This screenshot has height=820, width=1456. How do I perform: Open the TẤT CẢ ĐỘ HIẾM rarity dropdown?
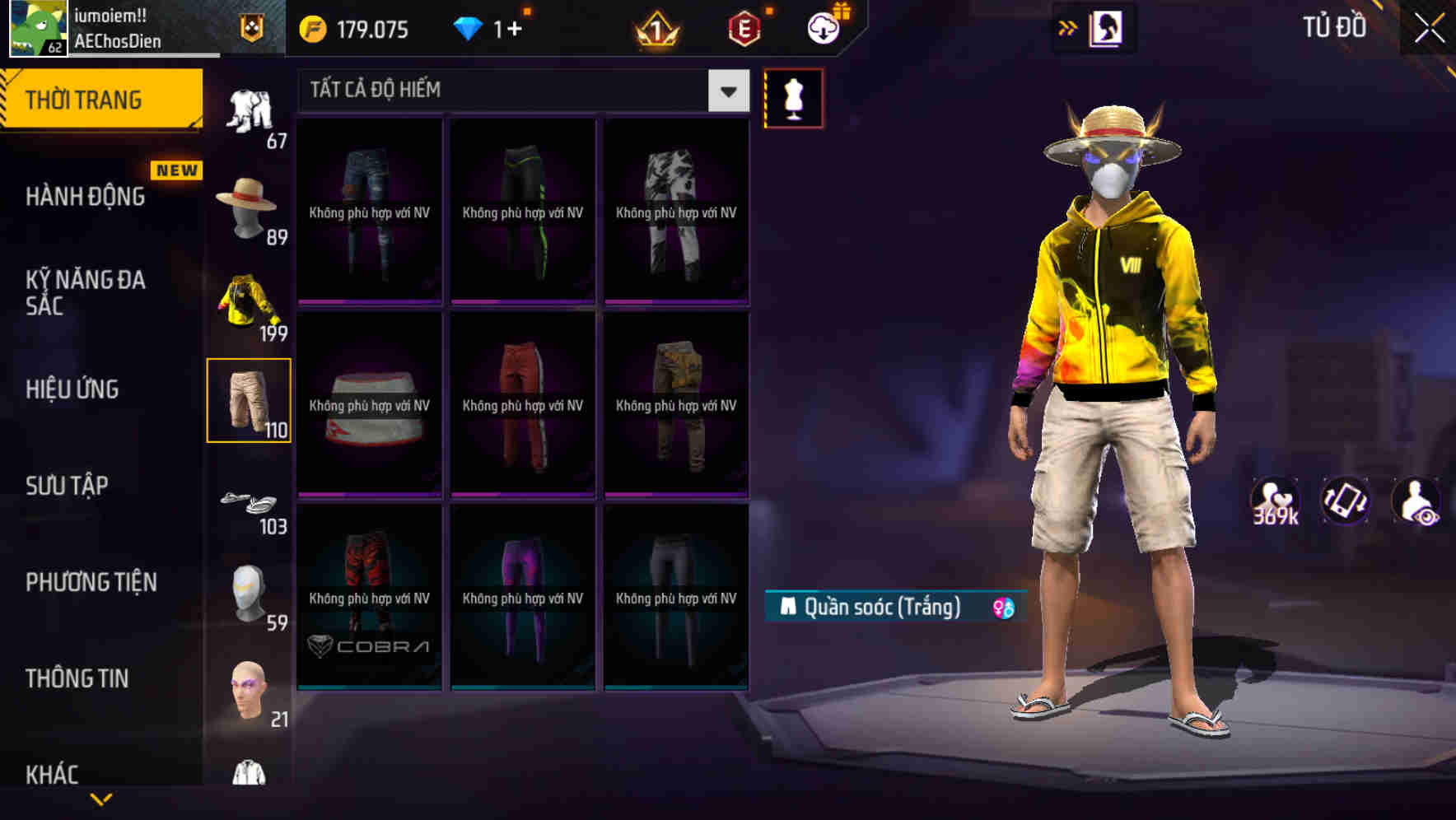(x=726, y=91)
